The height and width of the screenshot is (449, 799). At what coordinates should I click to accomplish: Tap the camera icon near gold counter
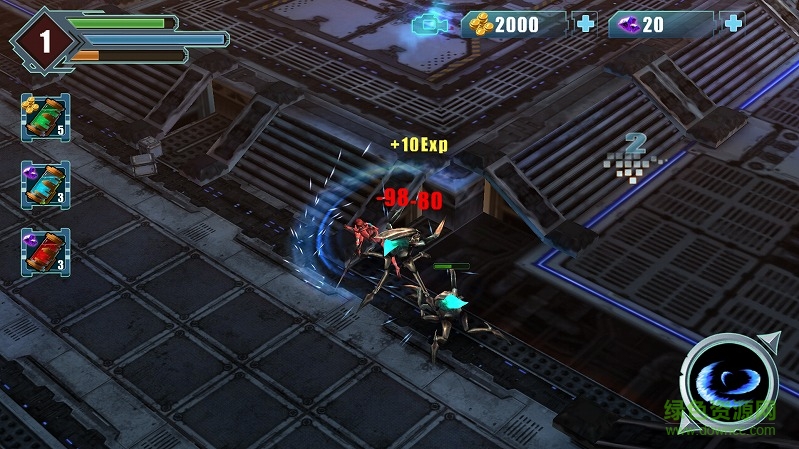click(x=431, y=24)
